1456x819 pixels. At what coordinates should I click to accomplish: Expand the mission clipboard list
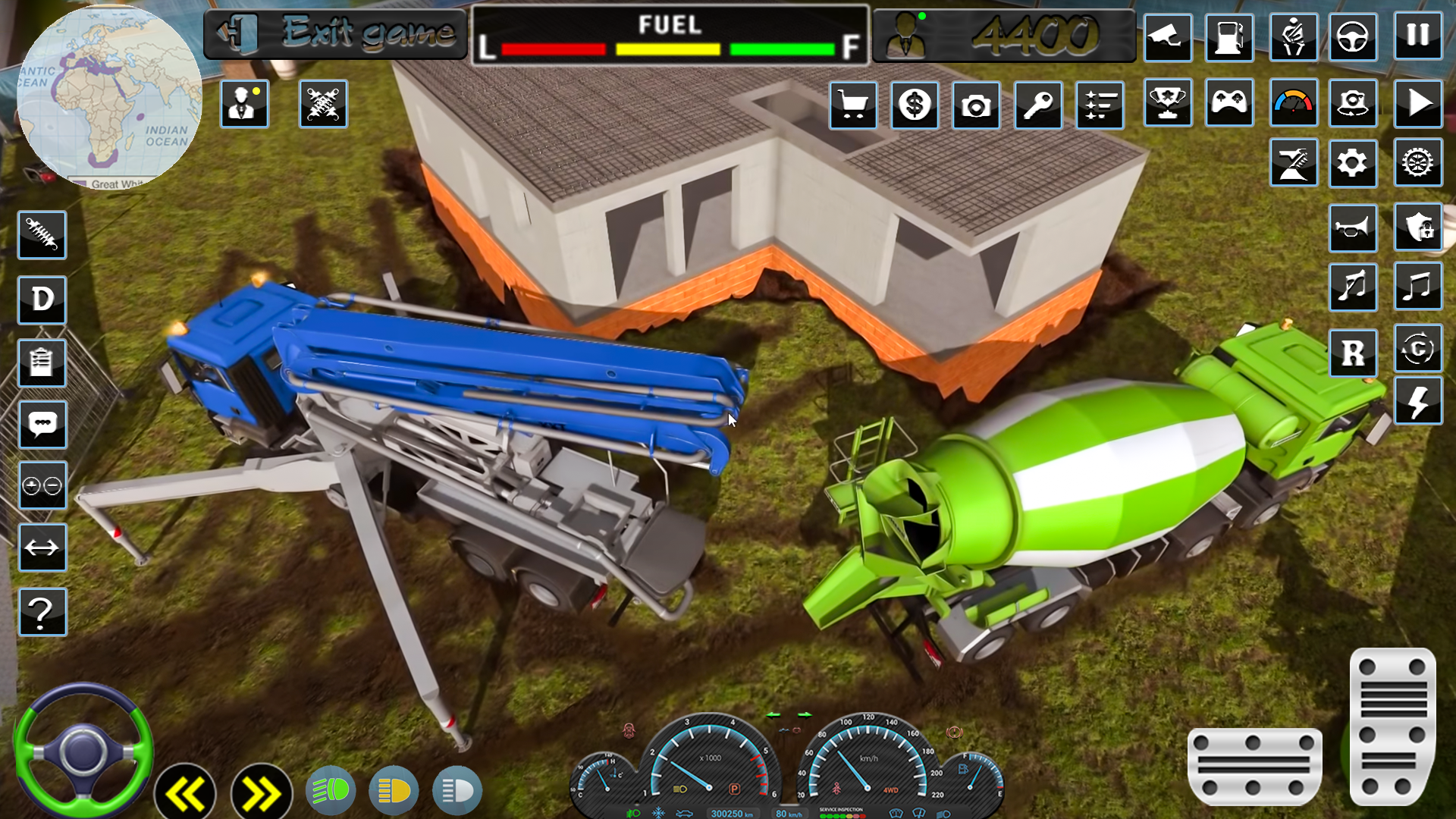pyautogui.click(x=42, y=362)
